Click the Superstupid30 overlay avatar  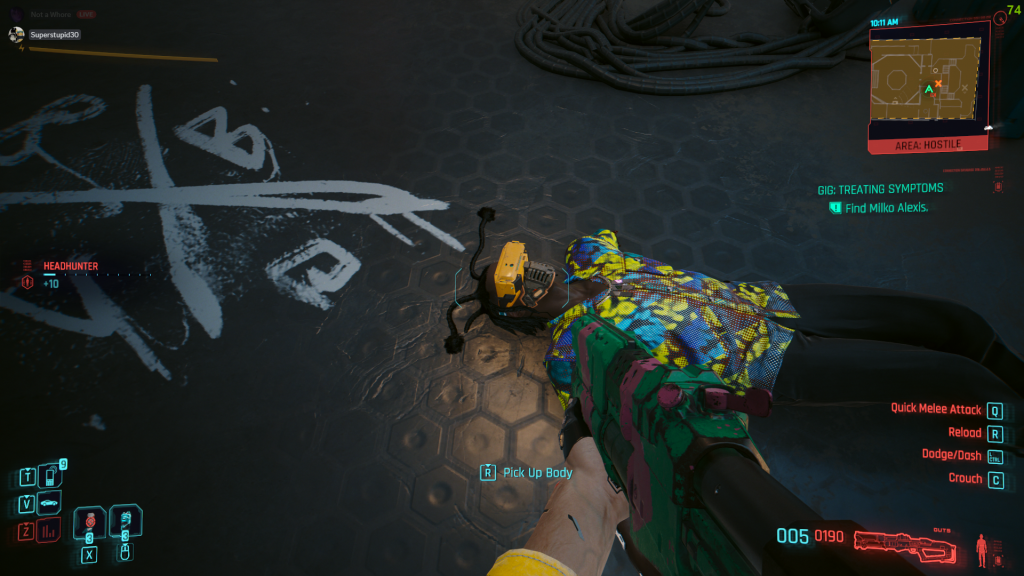(16, 34)
